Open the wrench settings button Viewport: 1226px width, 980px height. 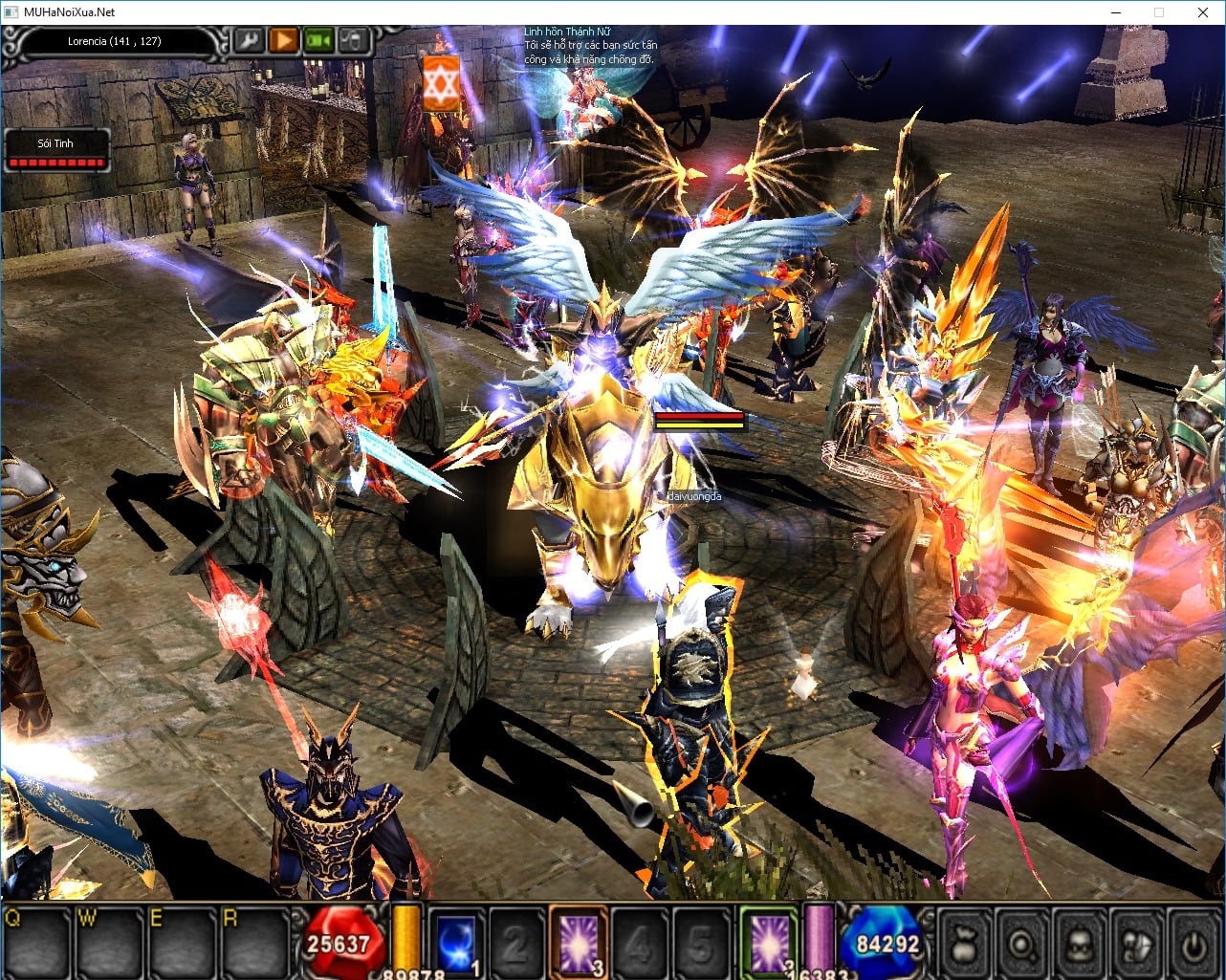(248, 41)
